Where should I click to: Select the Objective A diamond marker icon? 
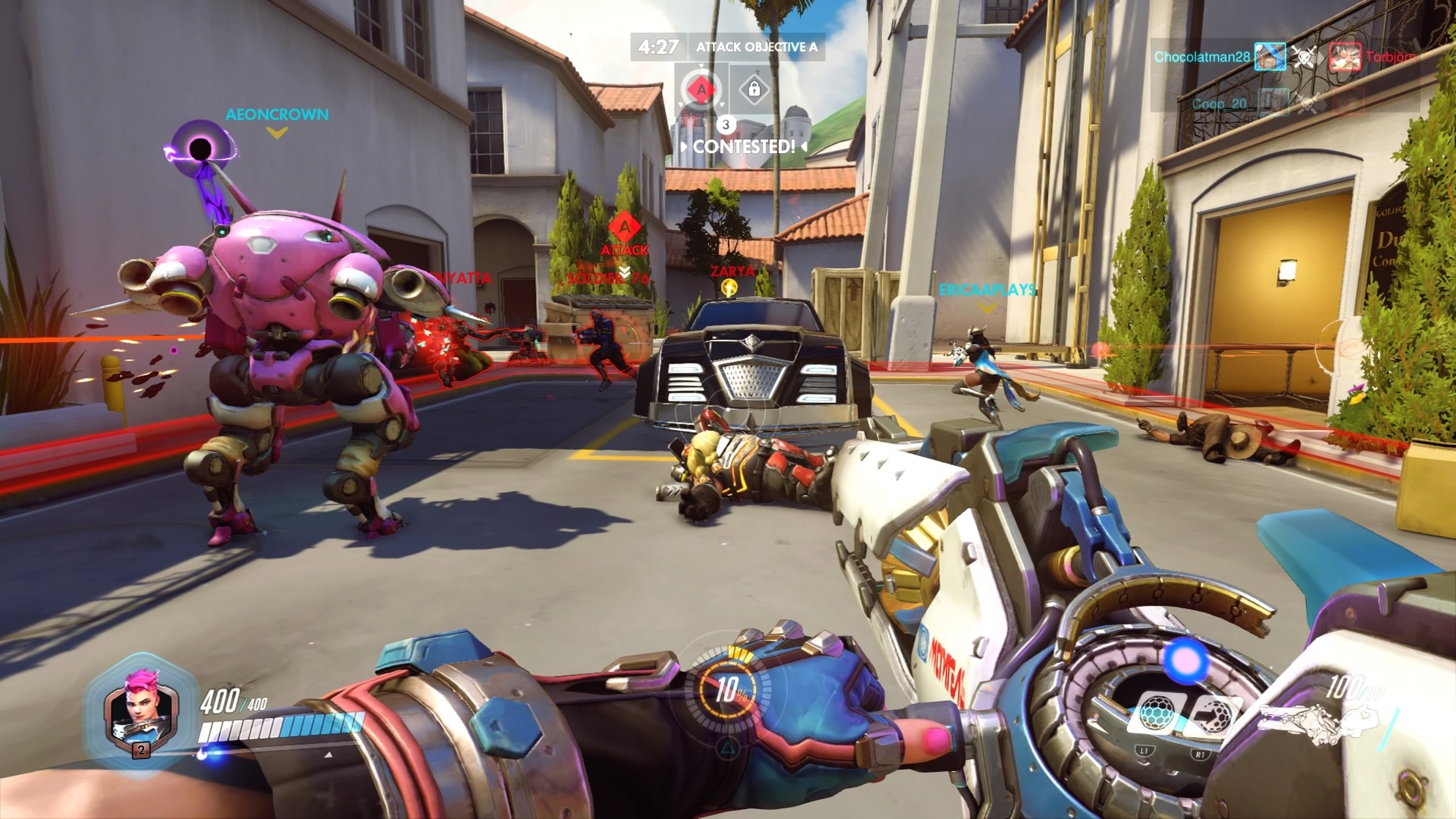pyautogui.click(x=702, y=89)
